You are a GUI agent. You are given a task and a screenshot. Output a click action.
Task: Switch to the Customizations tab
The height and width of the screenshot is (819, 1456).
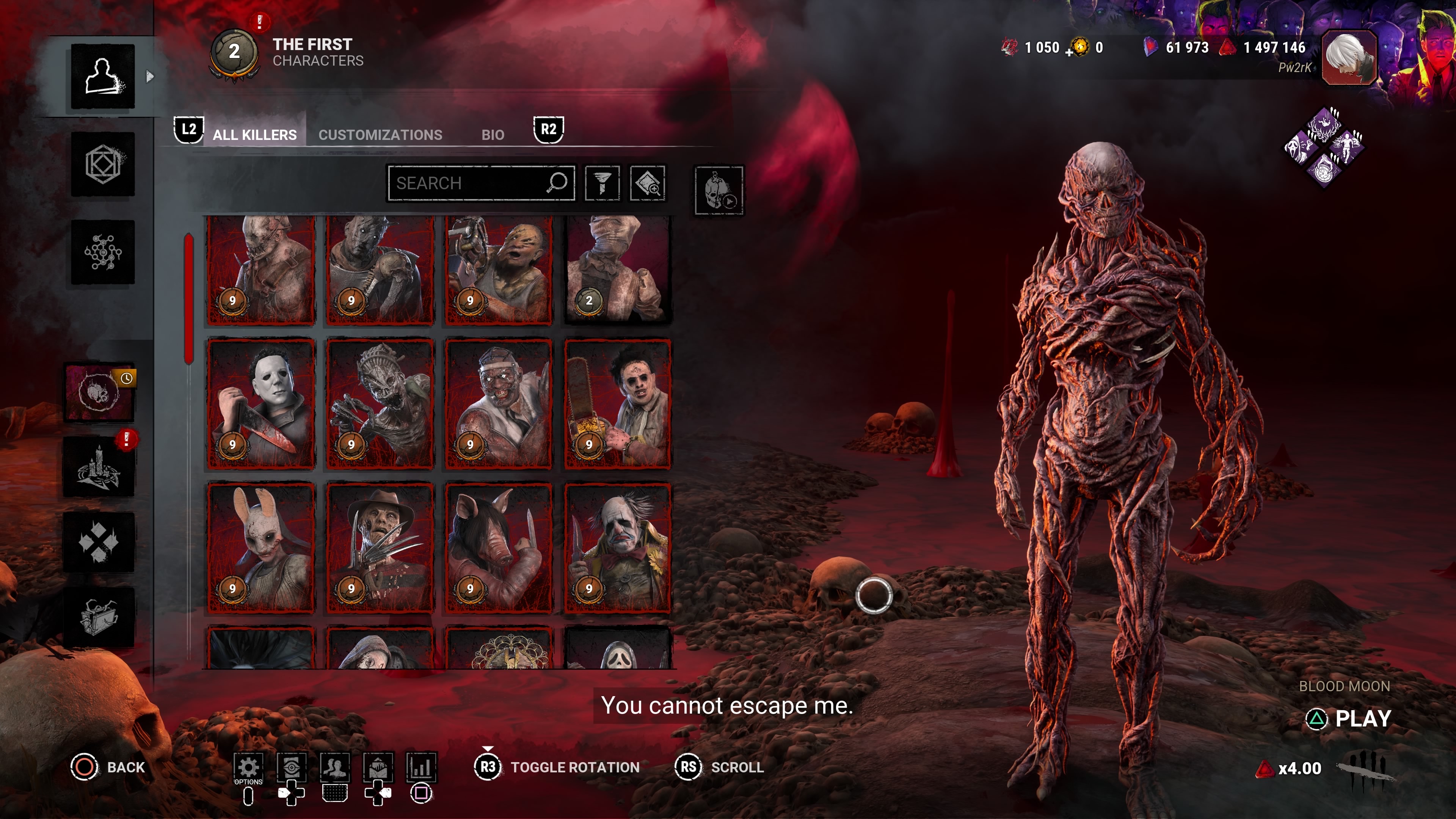coord(380,135)
